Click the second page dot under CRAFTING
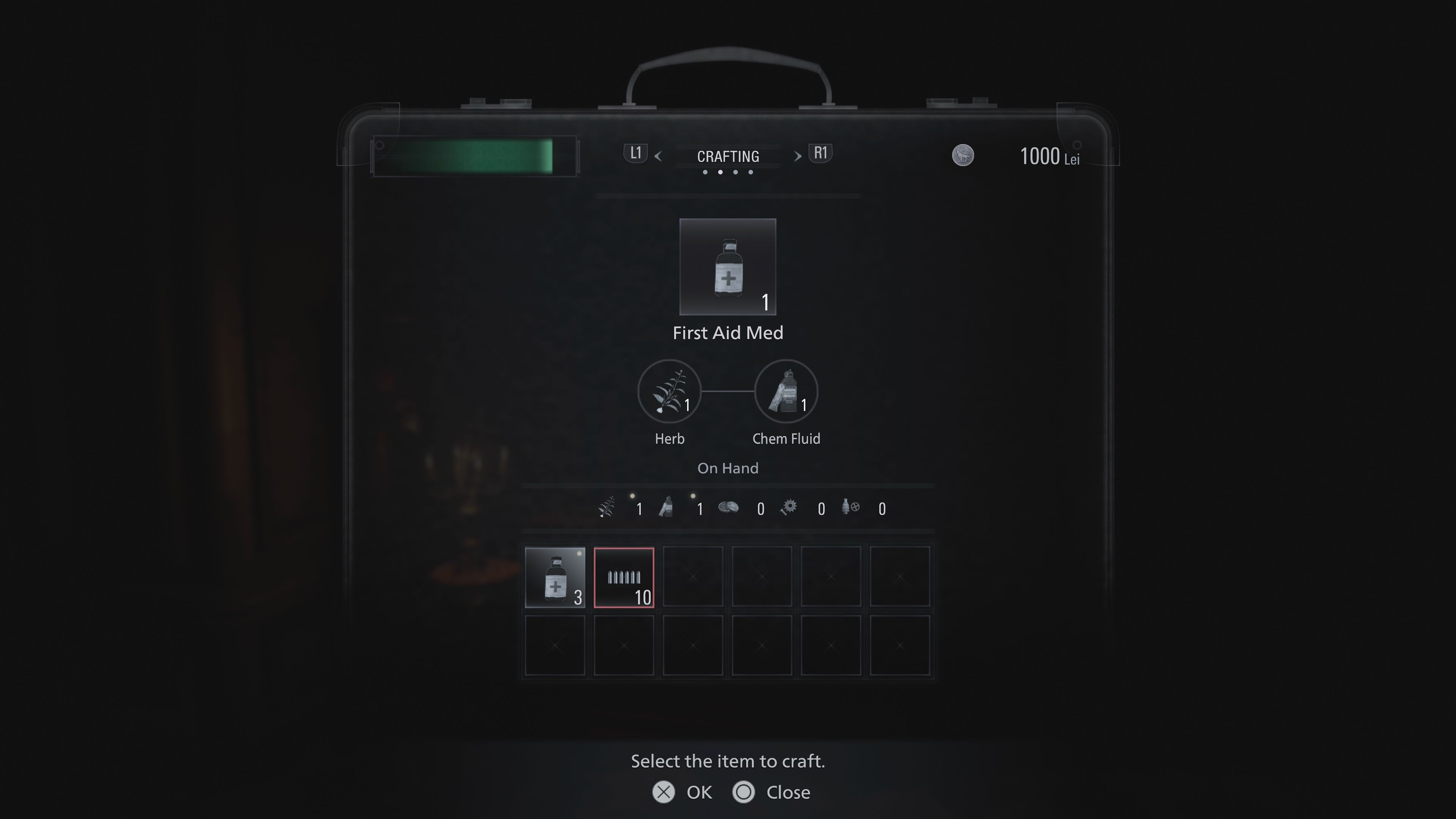The height and width of the screenshot is (819, 1456). coord(720,173)
